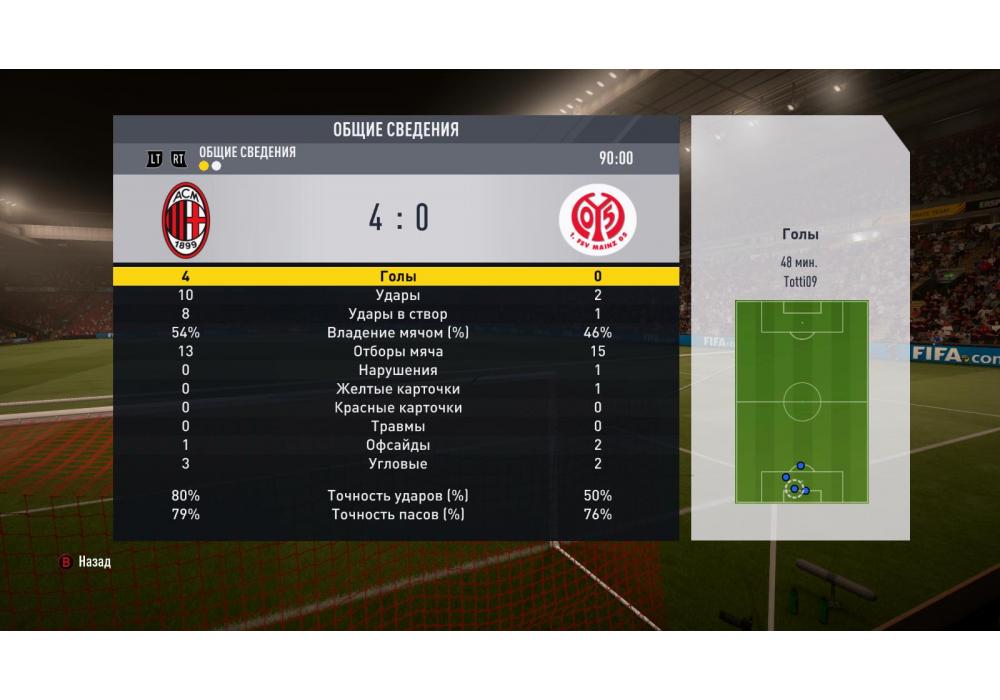Select the Нарушения stats row
This screenshot has width=1000, height=700.
[397, 370]
